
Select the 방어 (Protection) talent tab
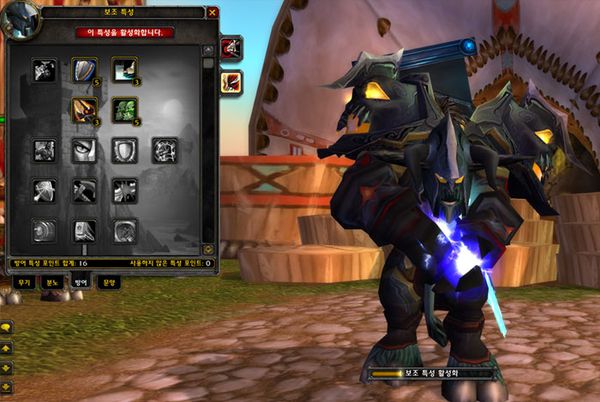[81, 282]
